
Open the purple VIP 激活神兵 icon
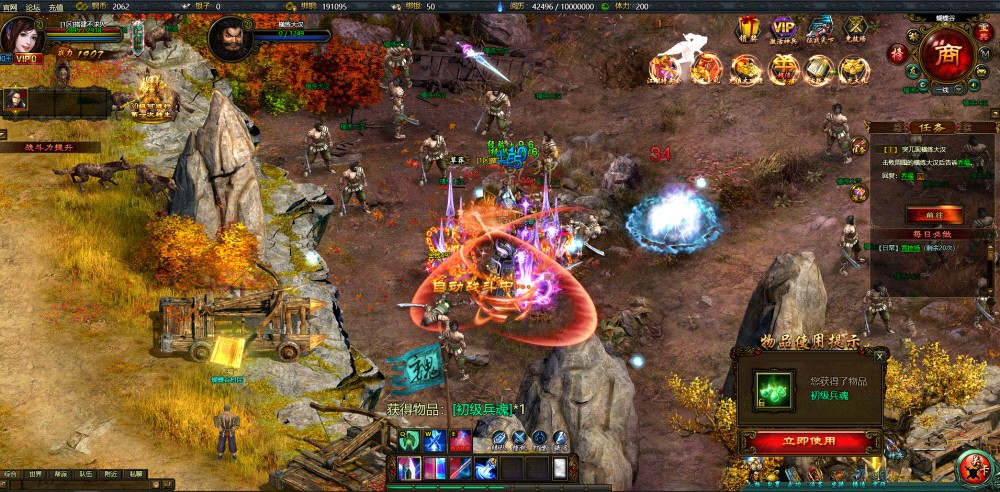(784, 28)
